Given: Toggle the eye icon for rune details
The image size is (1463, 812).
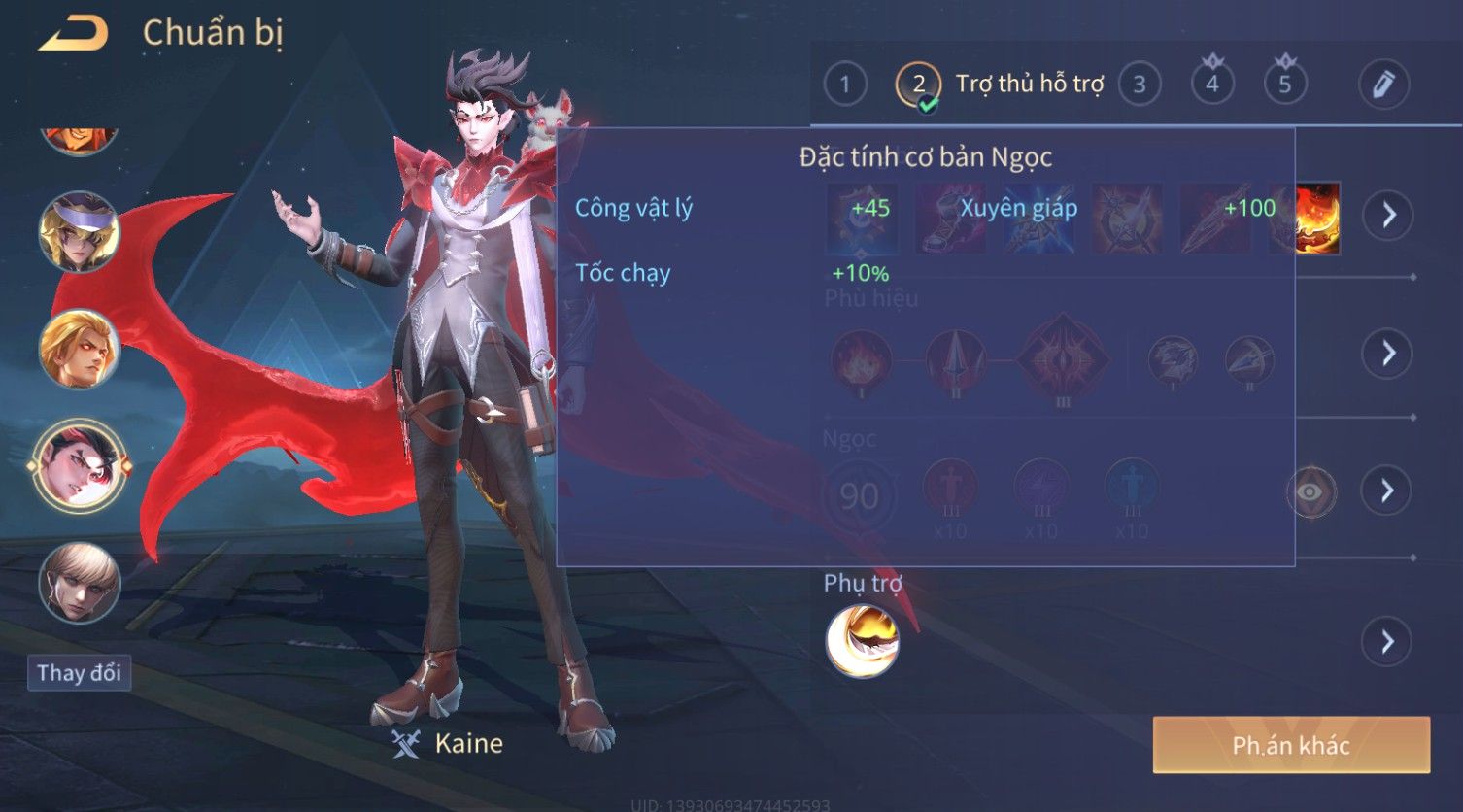Looking at the screenshot, I should (x=1310, y=492).
